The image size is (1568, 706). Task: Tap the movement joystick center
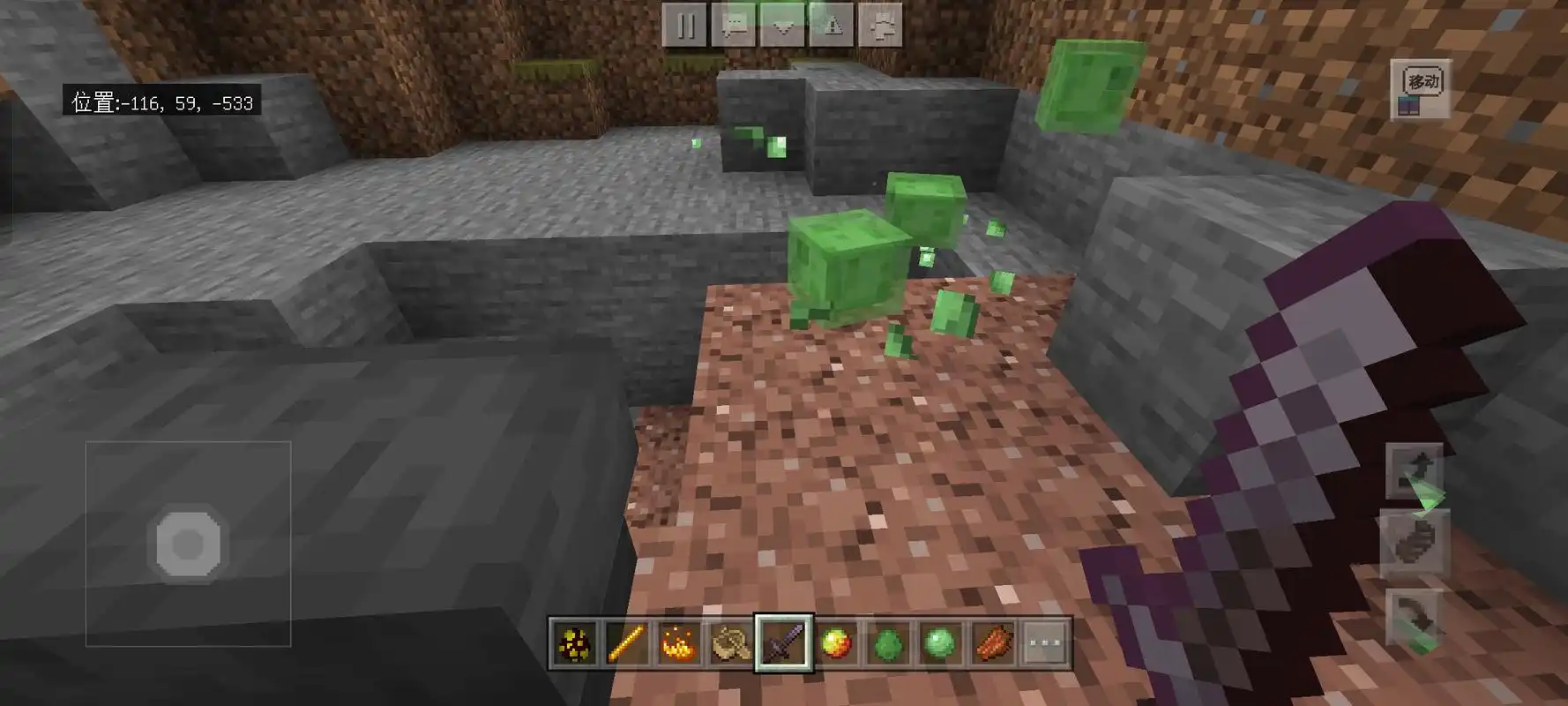click(x=188, y=544)
